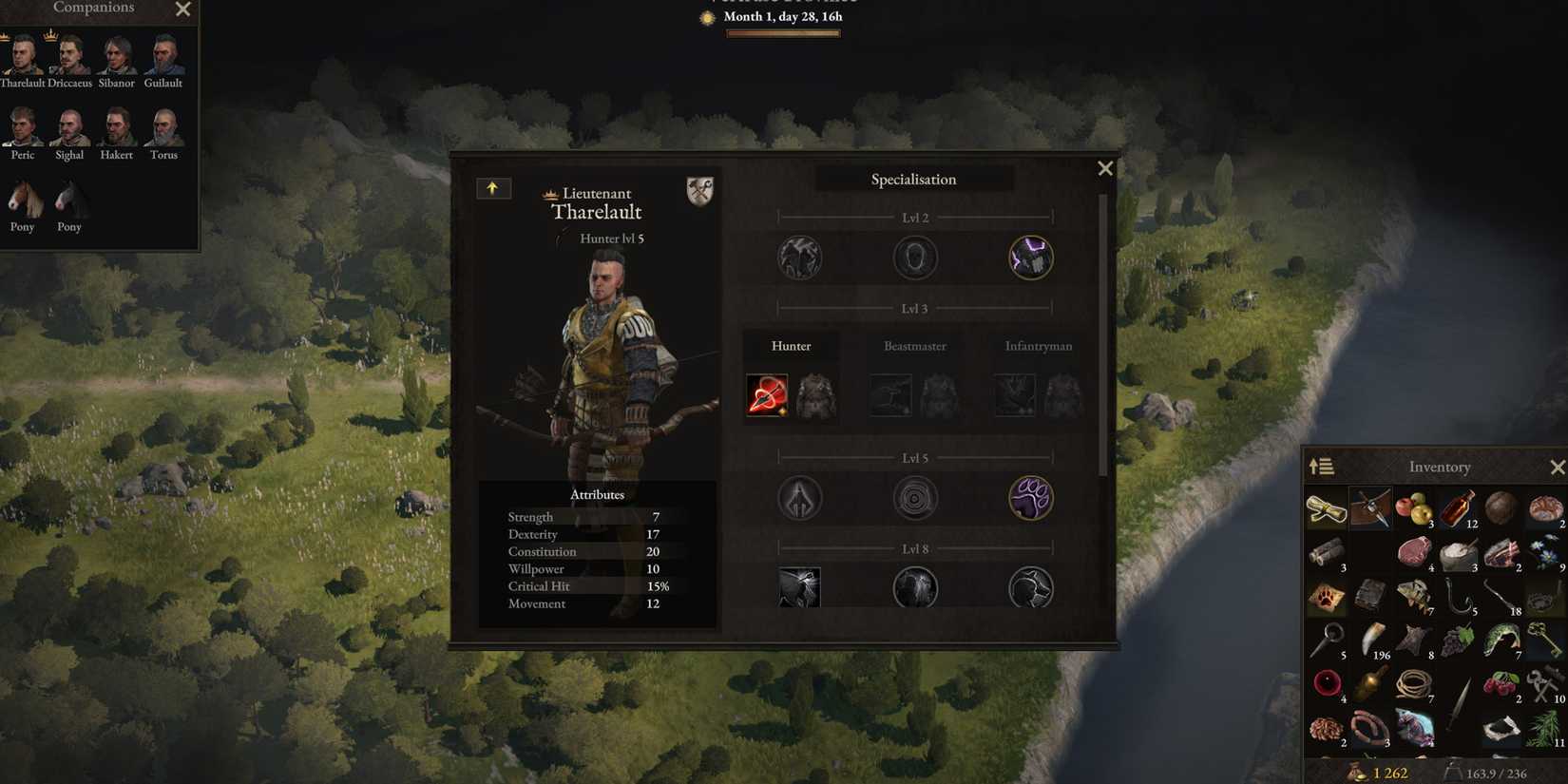Click the day progress bar at the top

[x=782, y=32]
